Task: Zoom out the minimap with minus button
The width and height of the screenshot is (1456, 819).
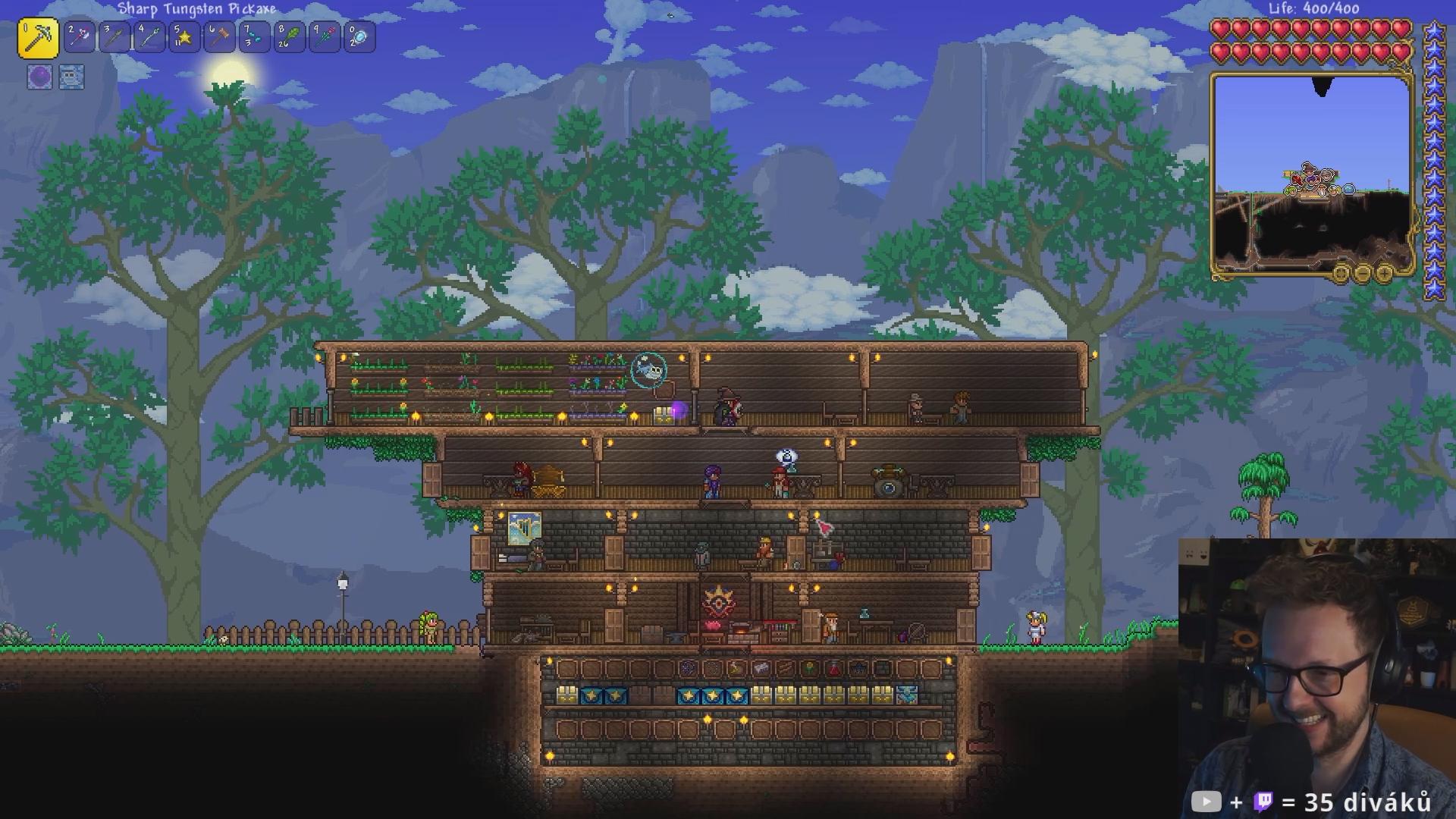Action: pos(1363,273)
